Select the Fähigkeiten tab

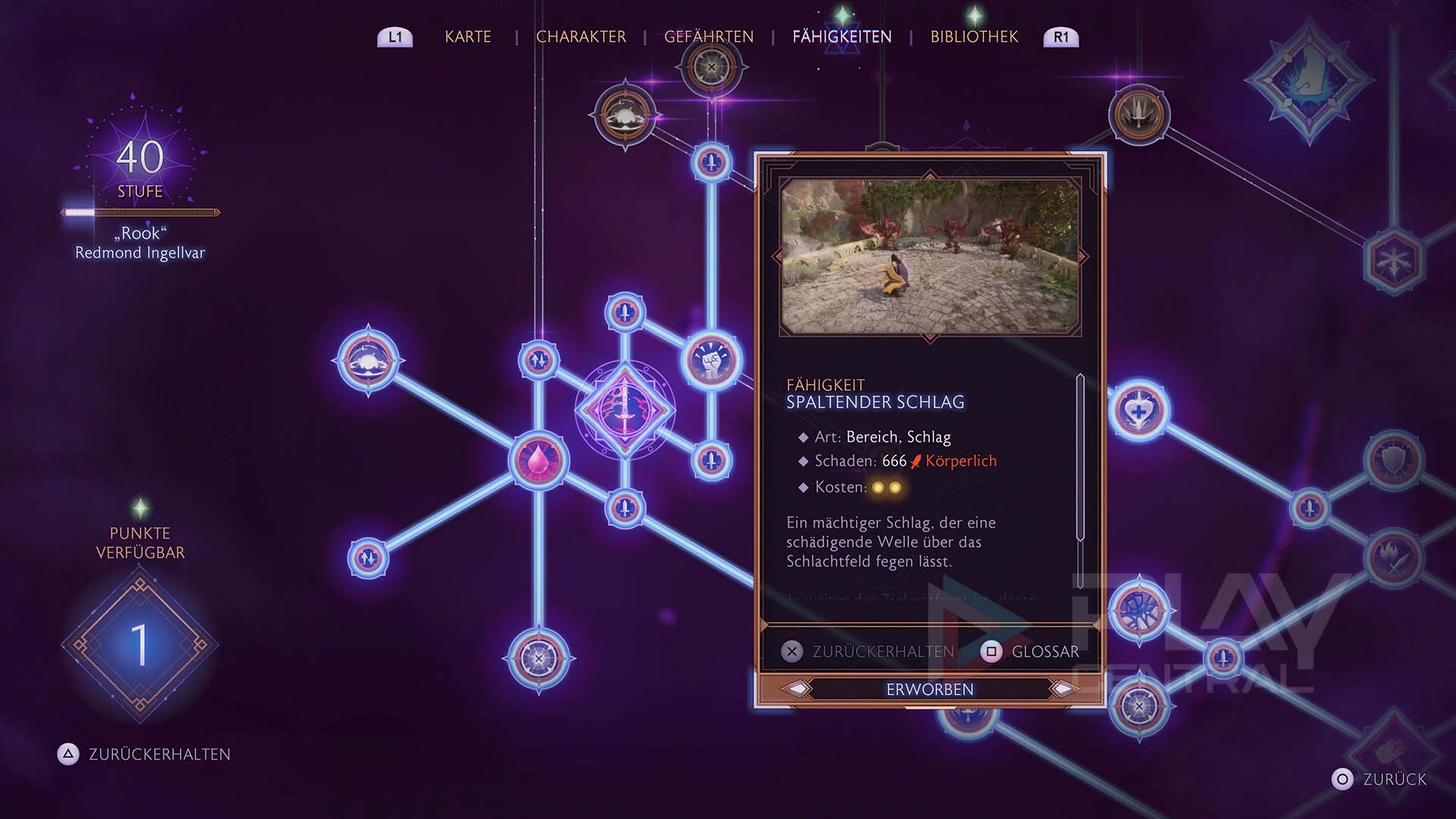(842, 36)
